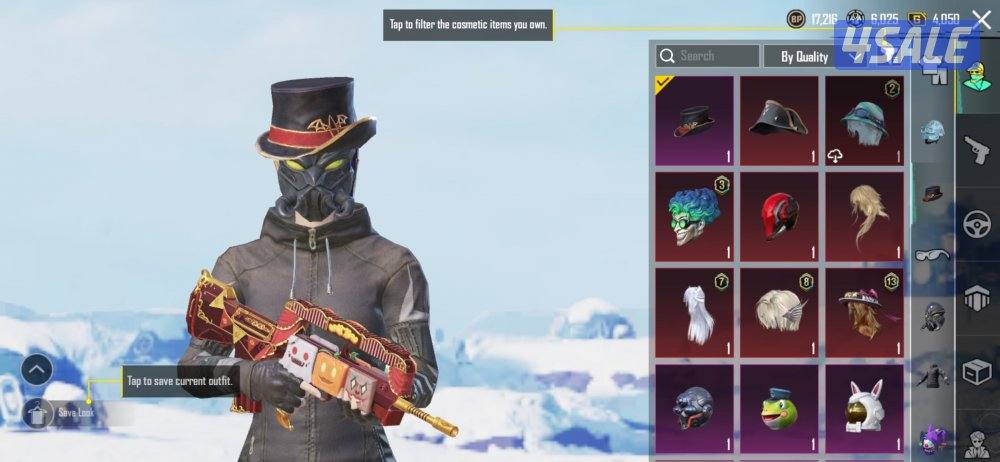Select the equipped black top hat item
1000x462 pixels.
[693, 121]
